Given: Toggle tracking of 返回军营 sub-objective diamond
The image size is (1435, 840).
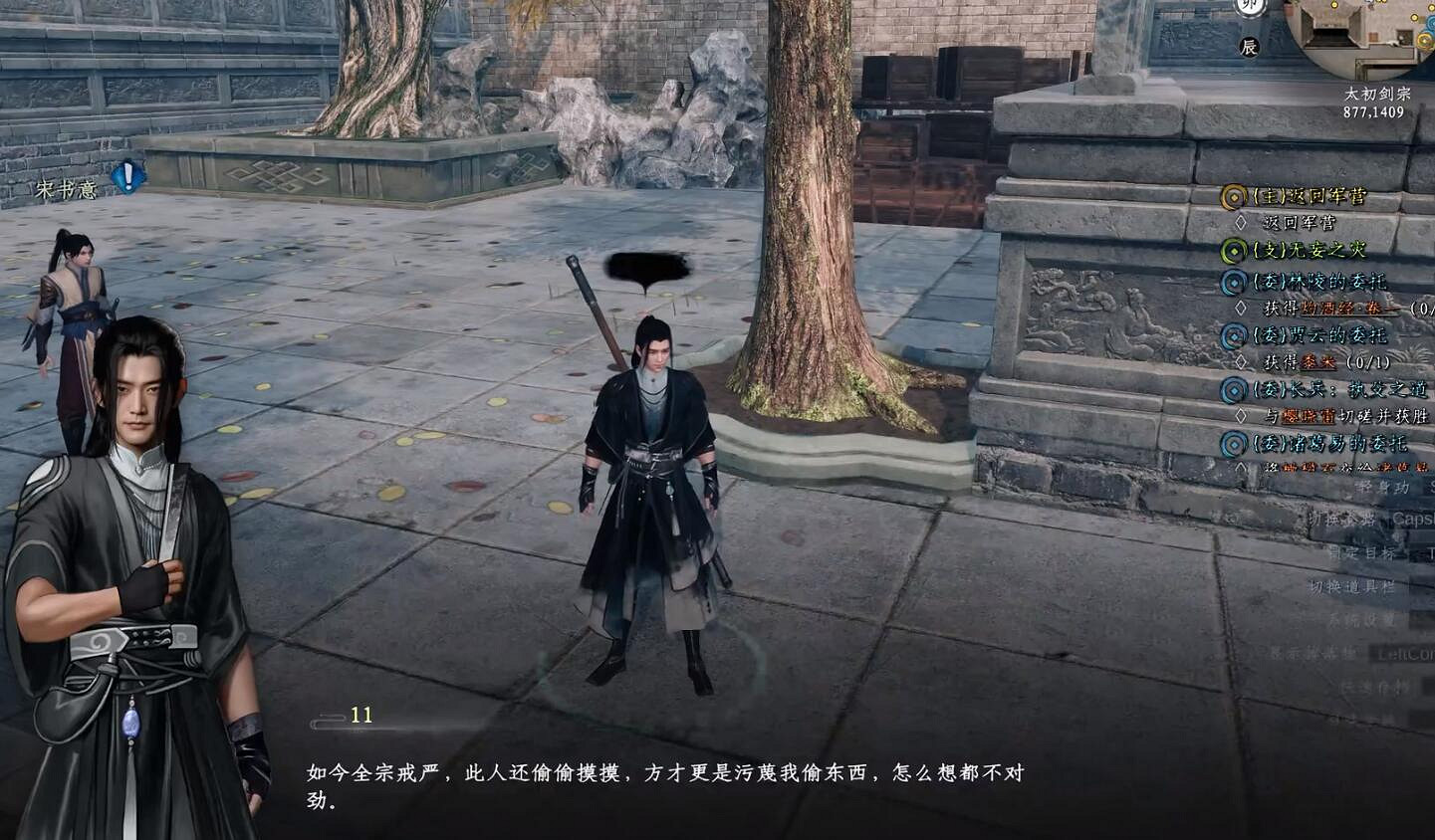Looking at the screenshot, I should click(1242, 221).
